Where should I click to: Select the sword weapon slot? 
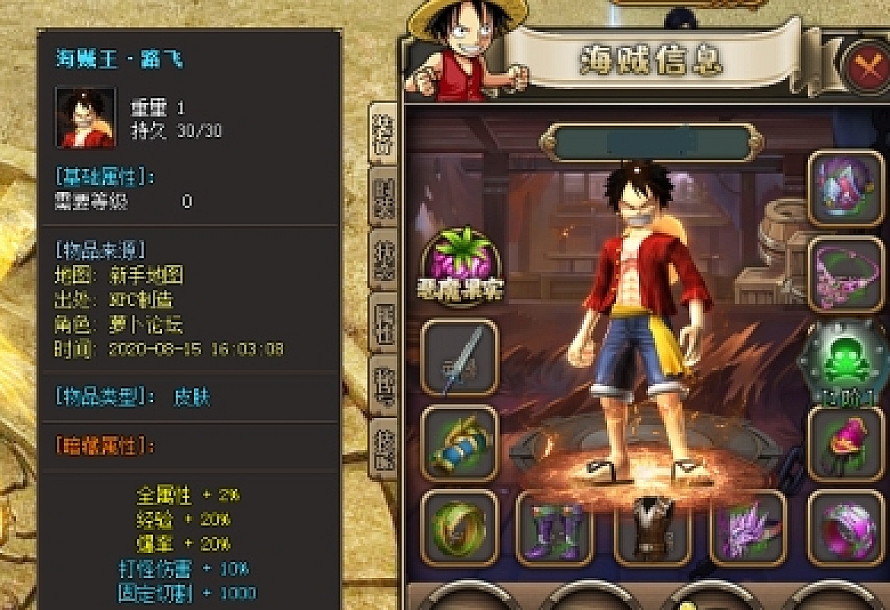(x=459, y=357)
